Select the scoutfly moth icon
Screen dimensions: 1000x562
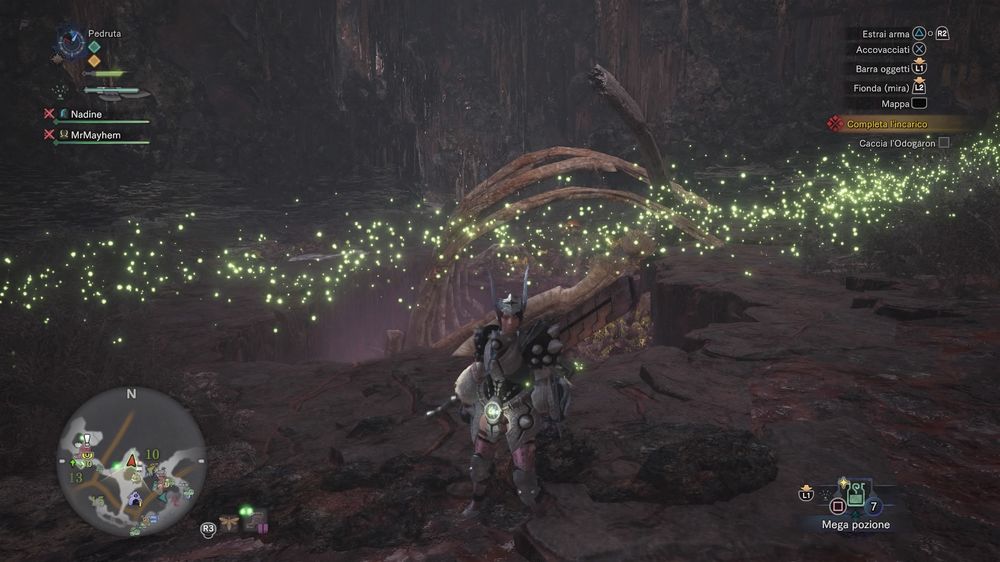(230, 521)
